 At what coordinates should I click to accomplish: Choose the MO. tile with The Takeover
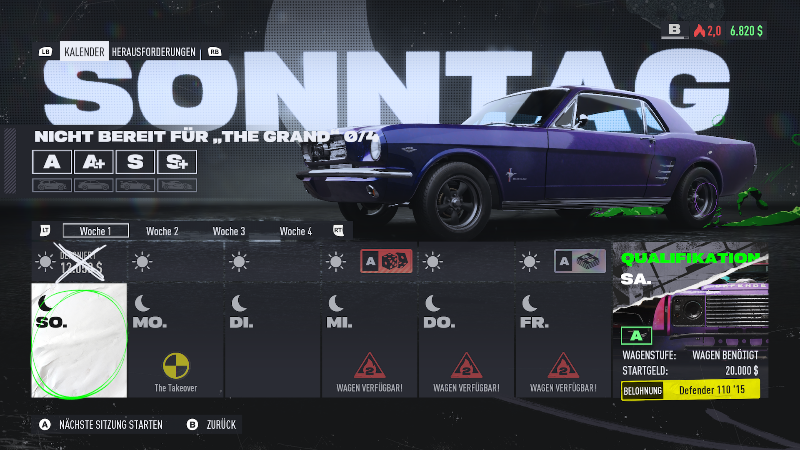(175, 340)
